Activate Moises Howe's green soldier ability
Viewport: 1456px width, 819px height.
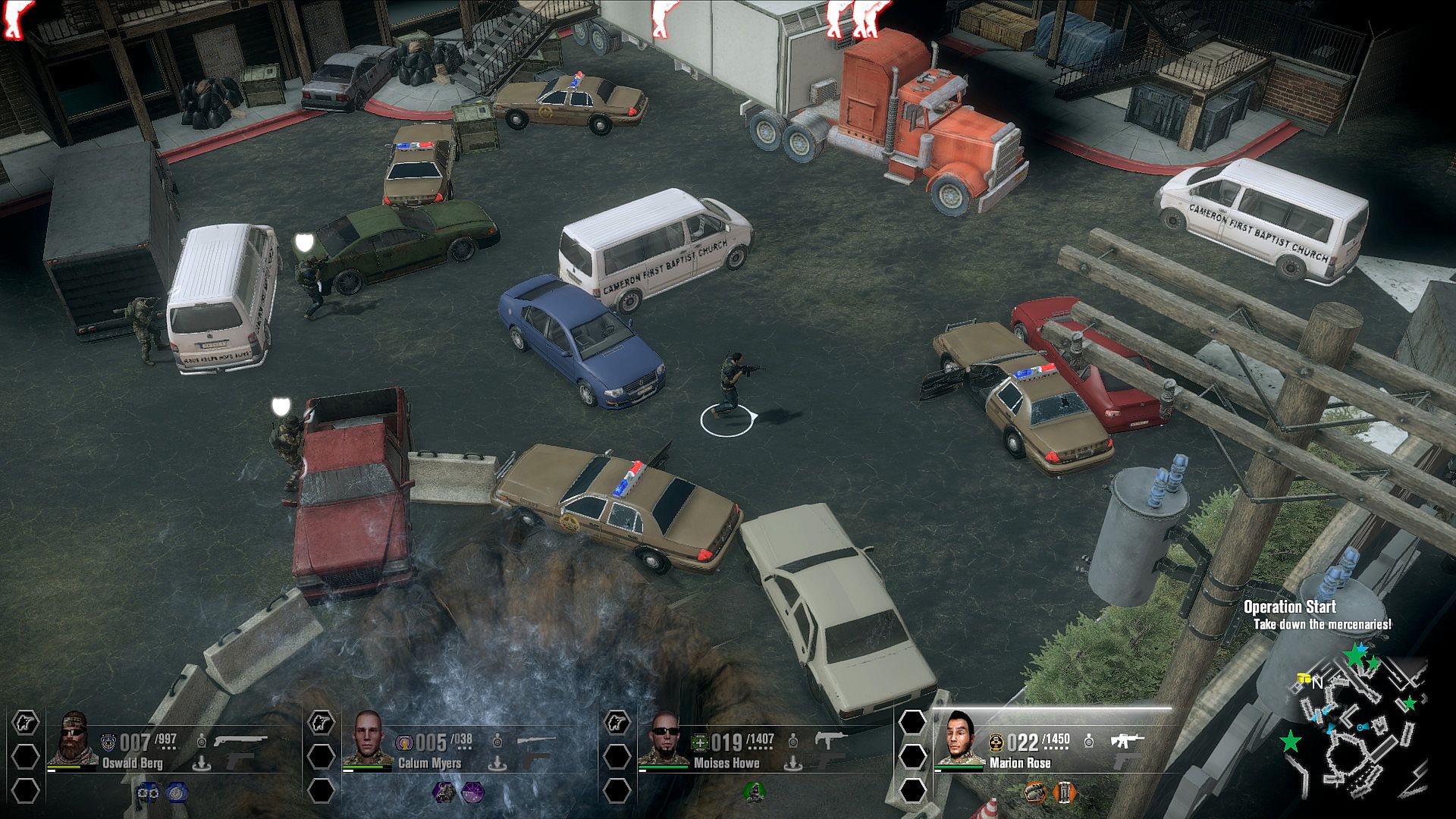coord(752,792)
